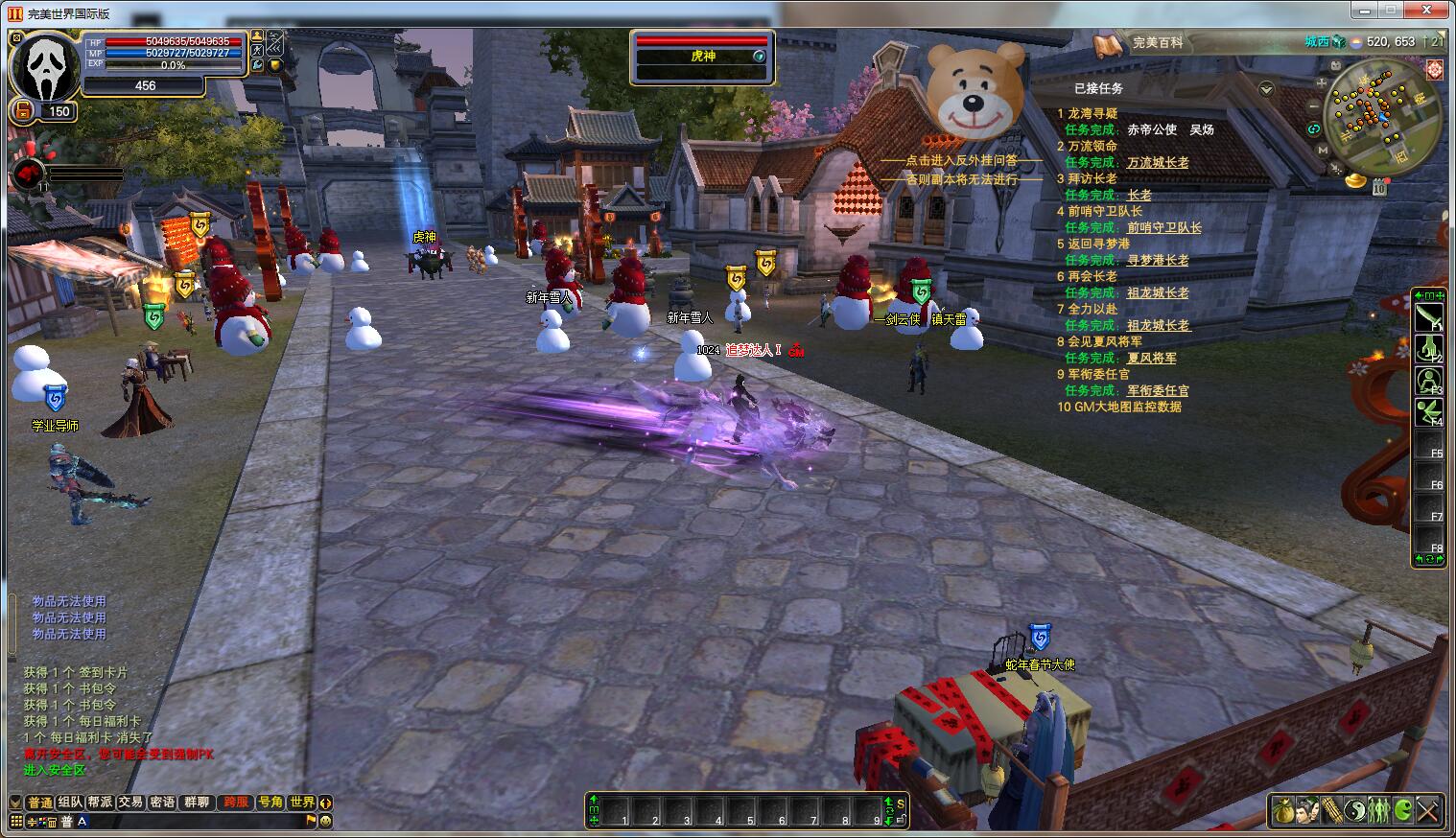Open the yin-yang menu icon
Image resolution: width=1456 pixels, height=838 pixels.
(1355, 811)
